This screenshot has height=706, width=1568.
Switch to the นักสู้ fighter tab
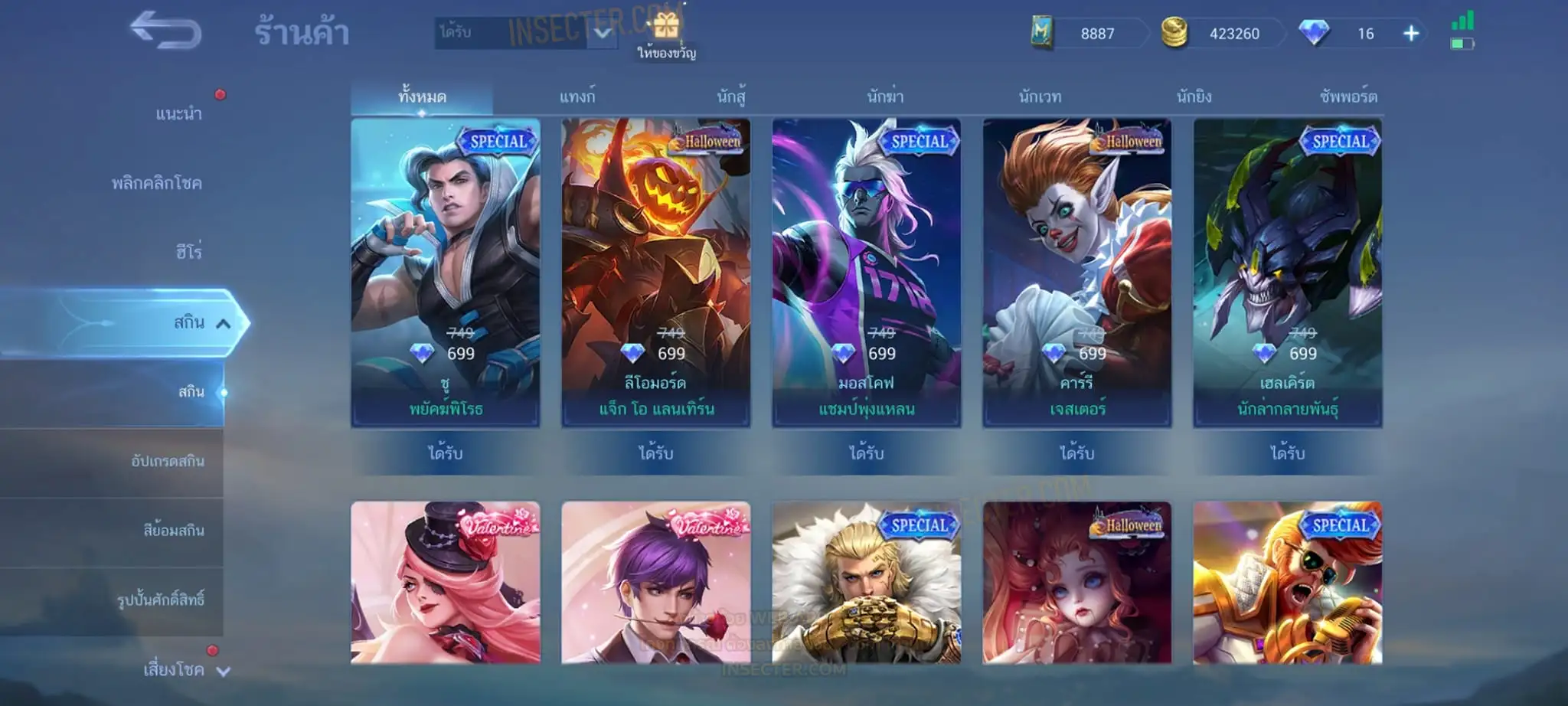[731, 97]
